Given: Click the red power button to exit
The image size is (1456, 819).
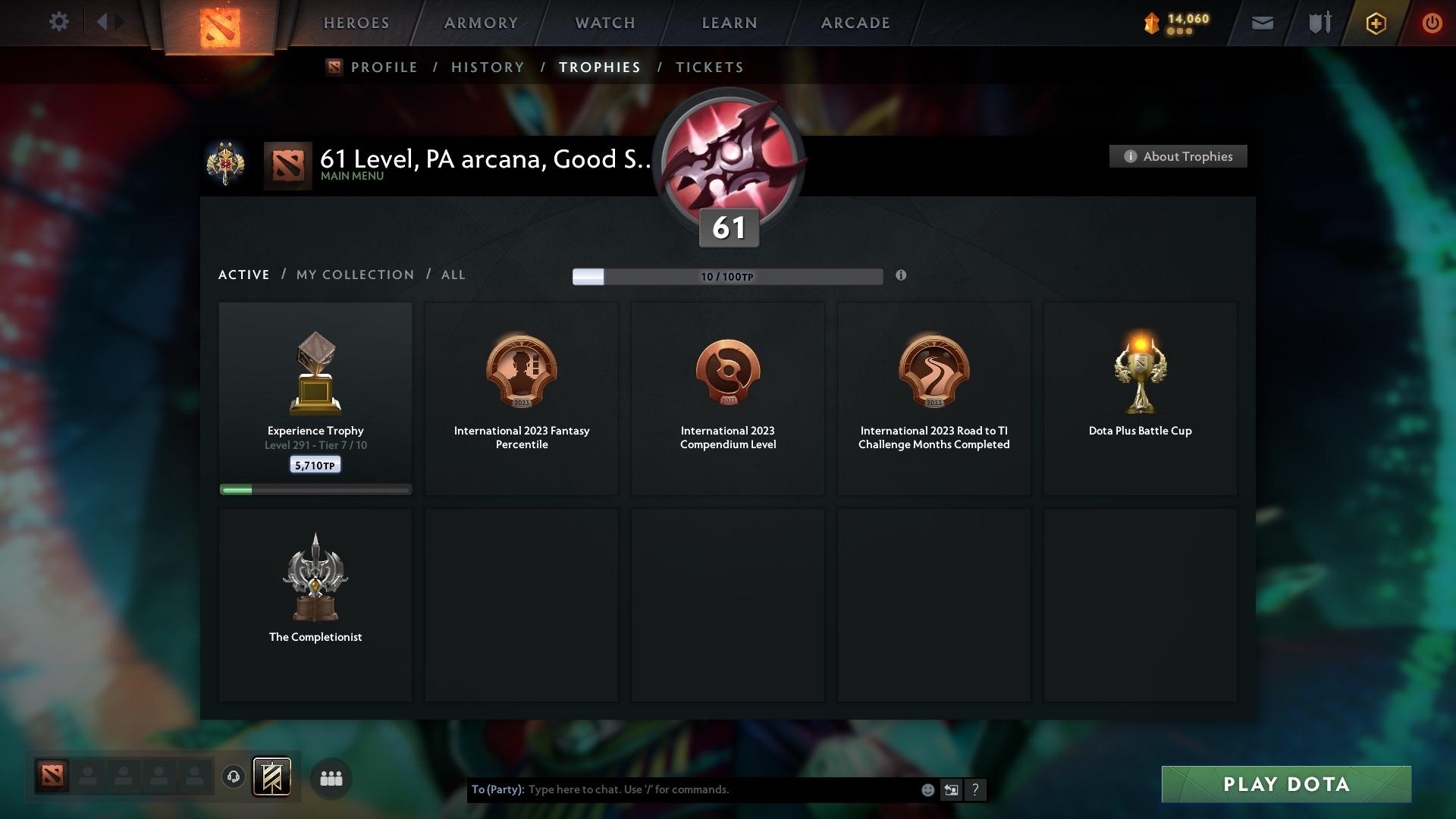Looking at the screenshot, I should (x=1432, y=23).
